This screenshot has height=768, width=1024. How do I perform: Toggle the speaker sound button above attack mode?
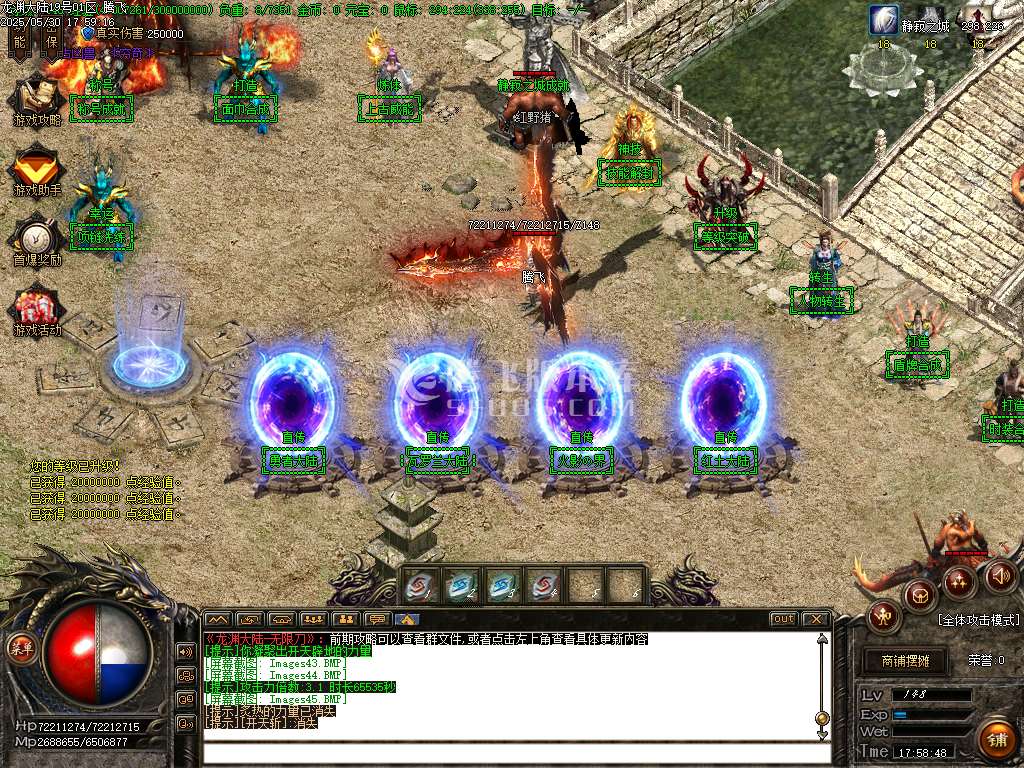(x=1000, y=575)
